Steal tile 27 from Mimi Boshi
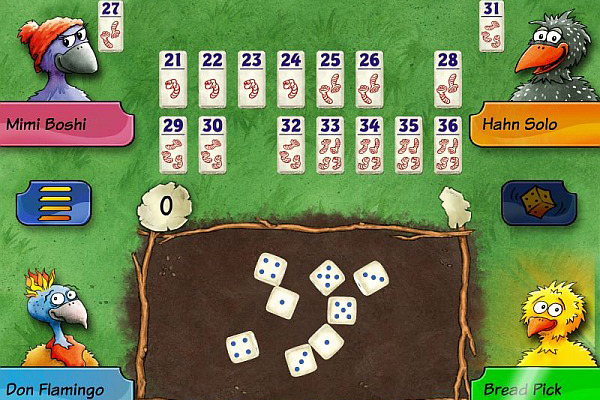 (111, 25)
